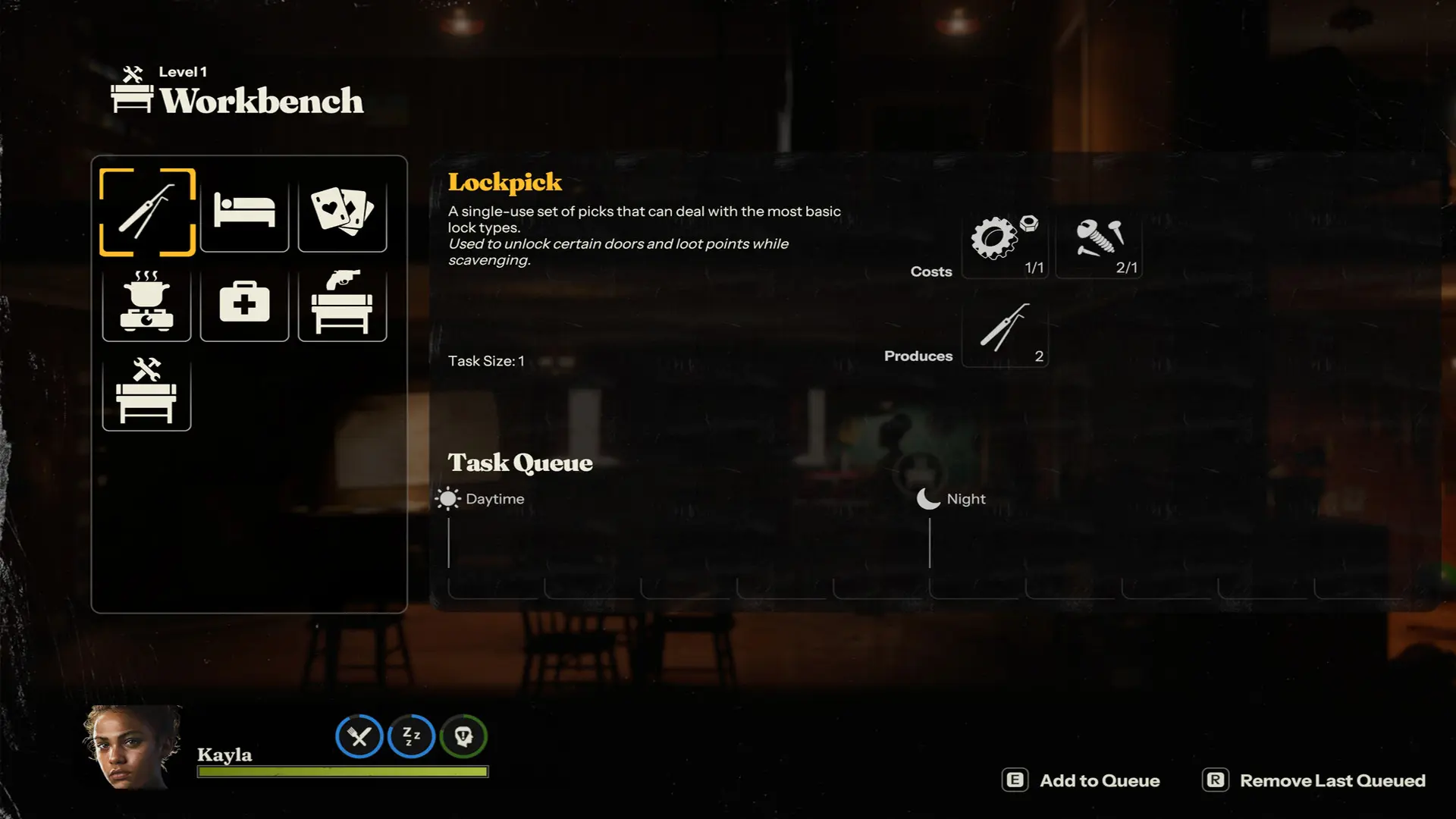Screen dimensions: 1456x819
Task: Select the workbench upgrade tile
Action: click(x=146, y=391)
